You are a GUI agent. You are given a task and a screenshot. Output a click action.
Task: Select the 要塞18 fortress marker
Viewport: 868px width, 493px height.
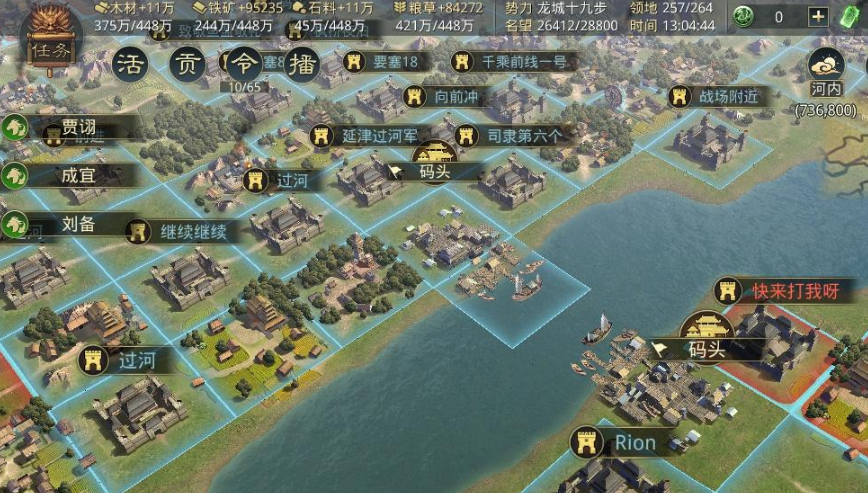385,61
